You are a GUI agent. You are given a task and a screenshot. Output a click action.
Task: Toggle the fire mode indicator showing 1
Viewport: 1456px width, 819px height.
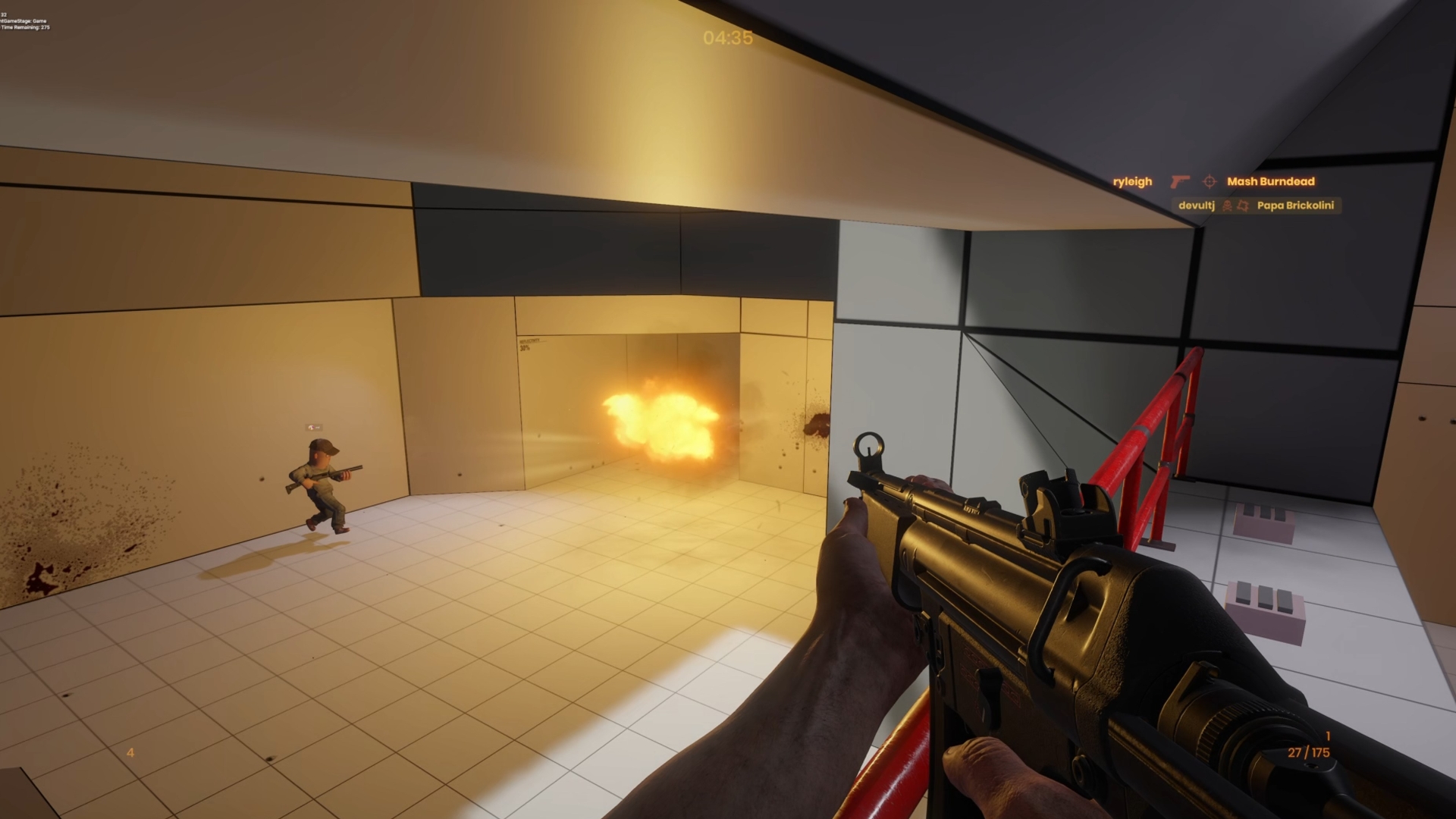click(x=1329, y=734)
